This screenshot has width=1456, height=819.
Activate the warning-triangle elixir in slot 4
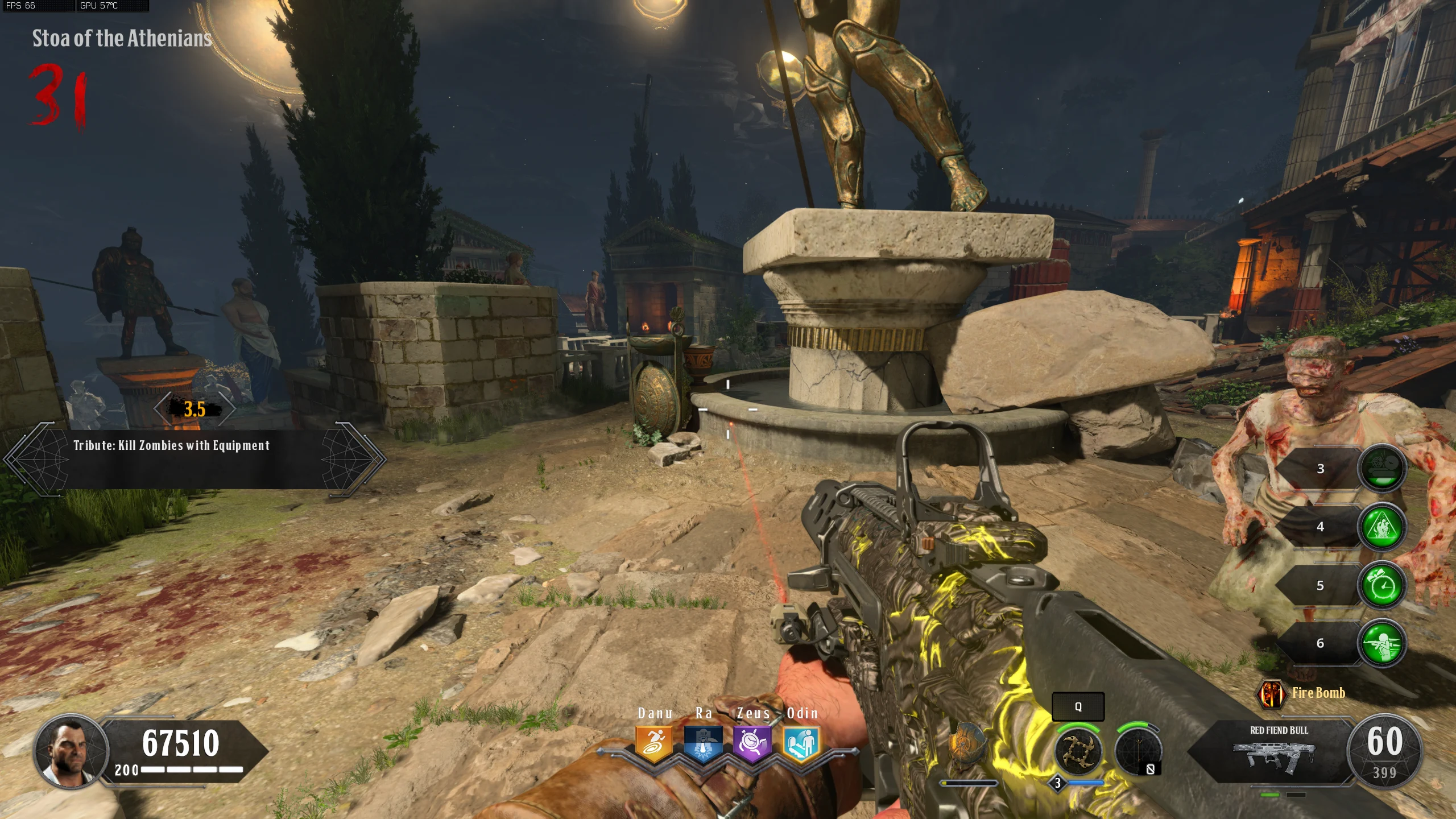point(1382,527)
